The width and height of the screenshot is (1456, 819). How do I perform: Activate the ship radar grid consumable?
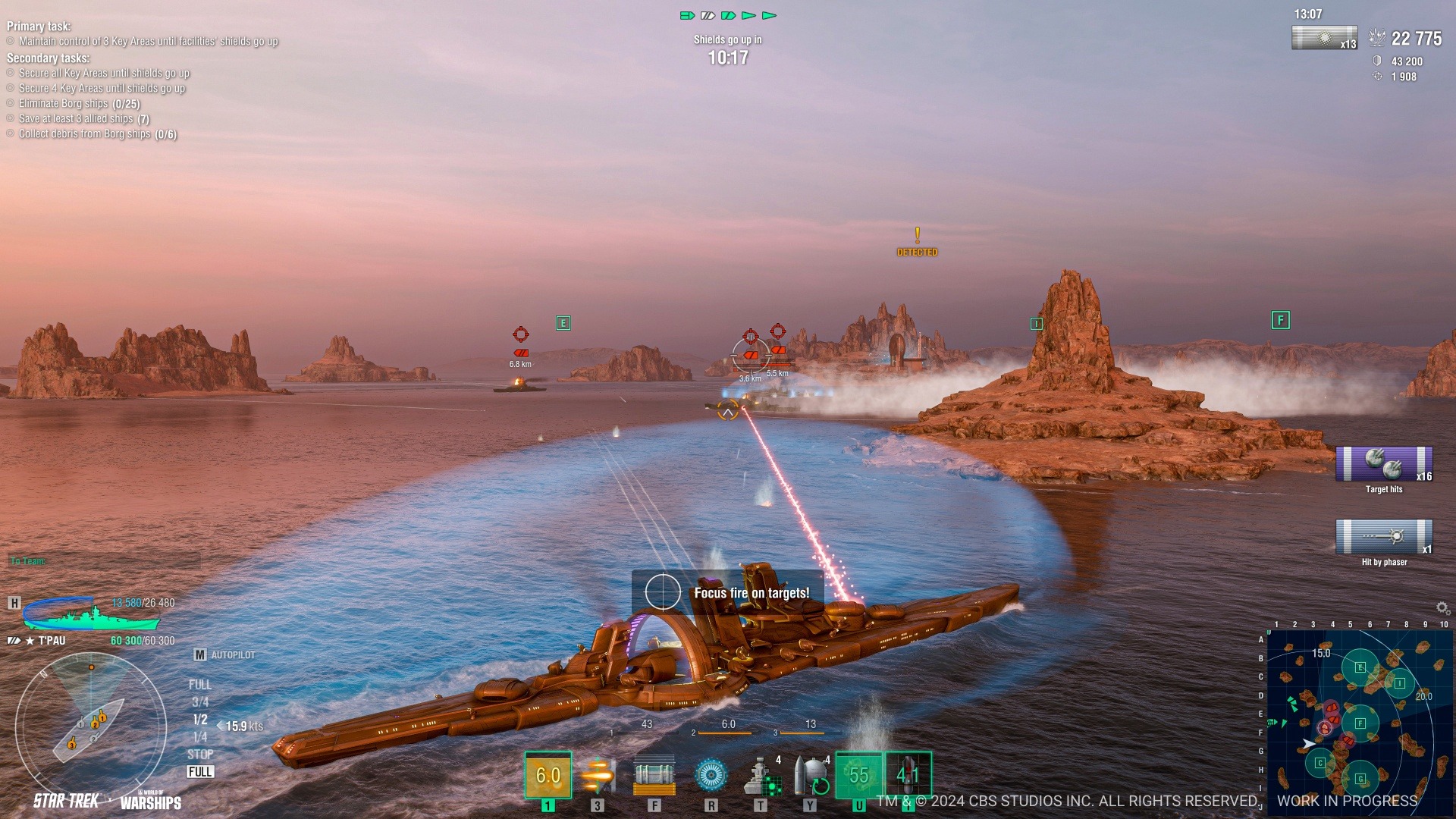pos(761,775)
